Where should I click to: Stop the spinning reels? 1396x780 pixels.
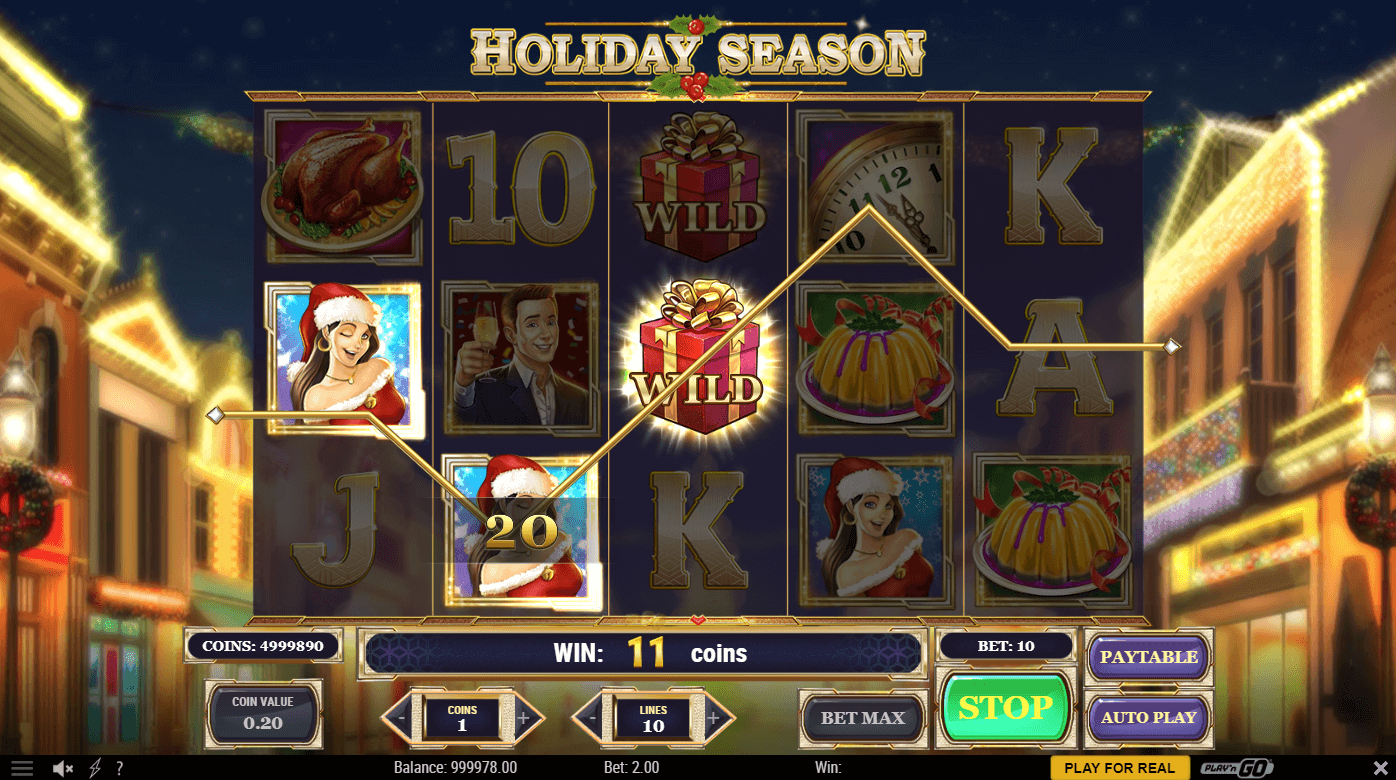1005,708
